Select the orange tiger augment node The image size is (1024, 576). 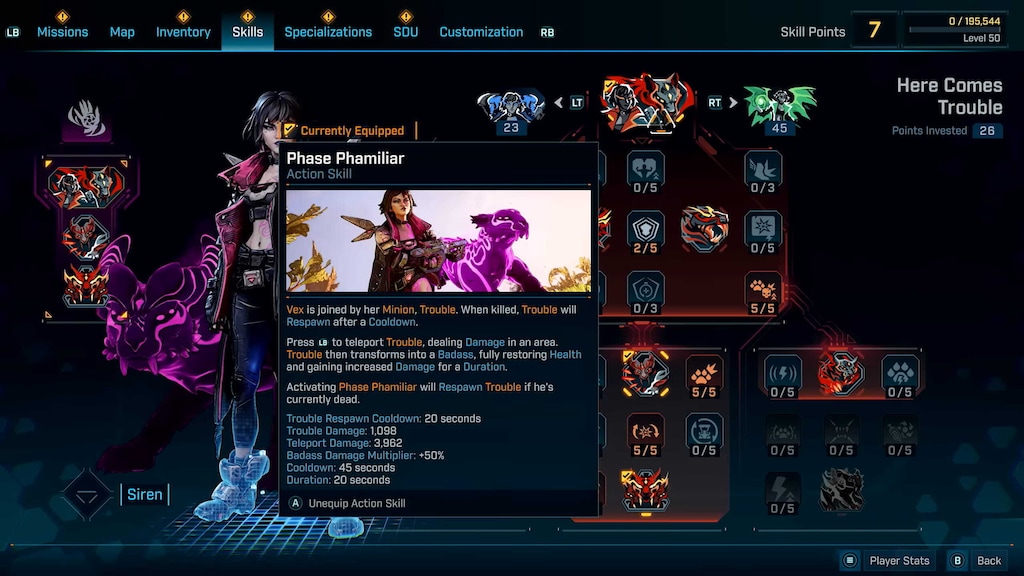[x=704, y=229]
